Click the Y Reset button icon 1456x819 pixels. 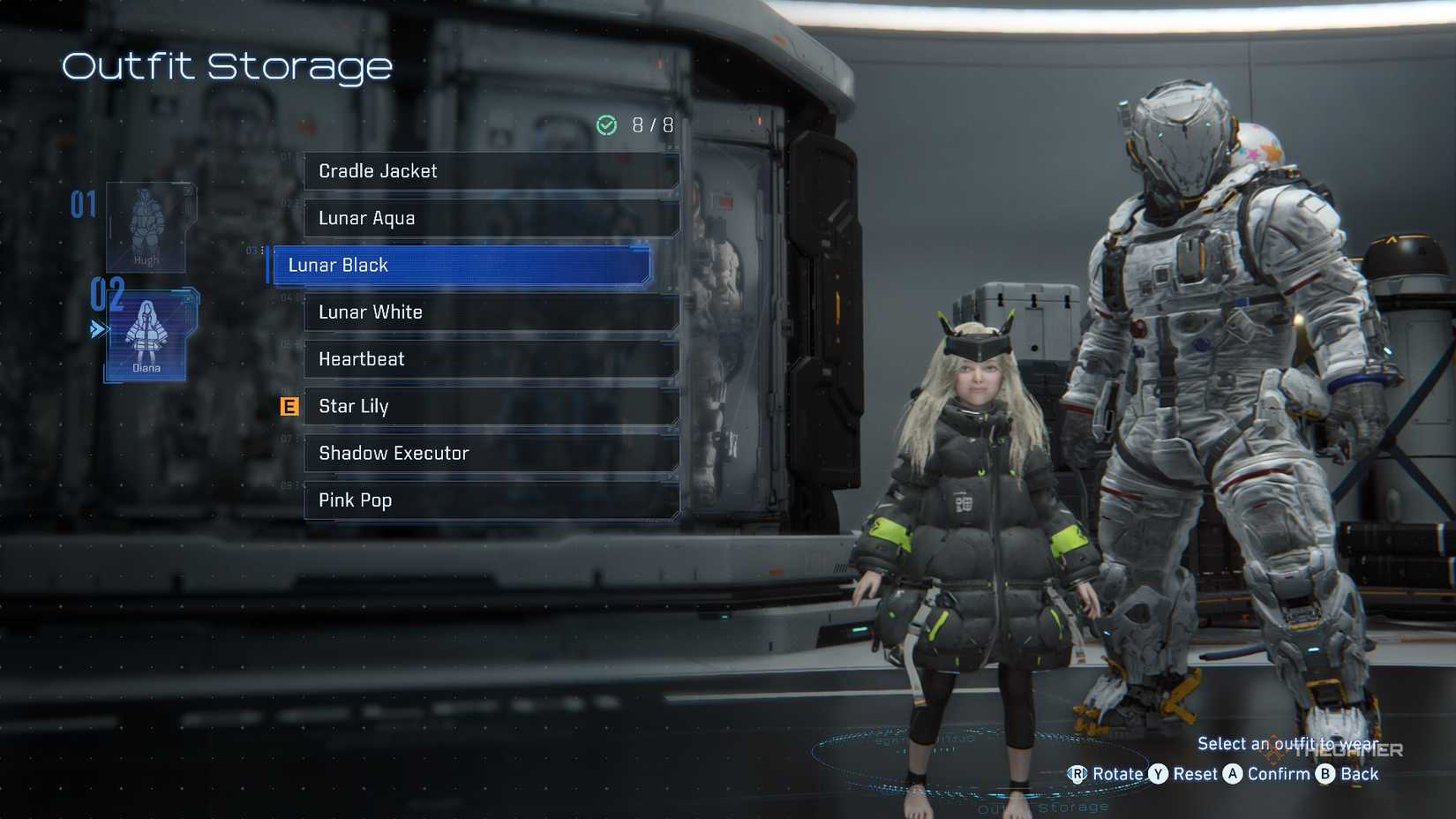[1157, 774]
